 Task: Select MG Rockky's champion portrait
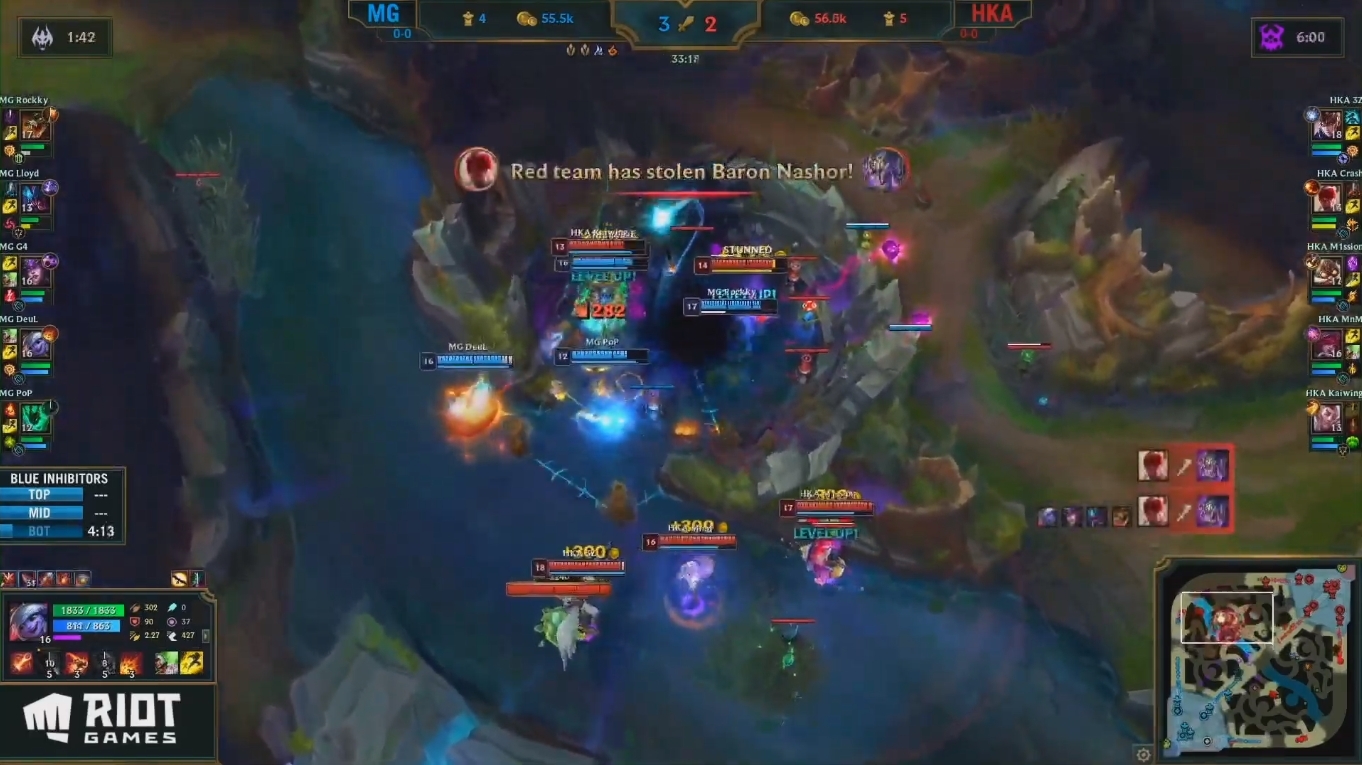click(x=33, y=125)
